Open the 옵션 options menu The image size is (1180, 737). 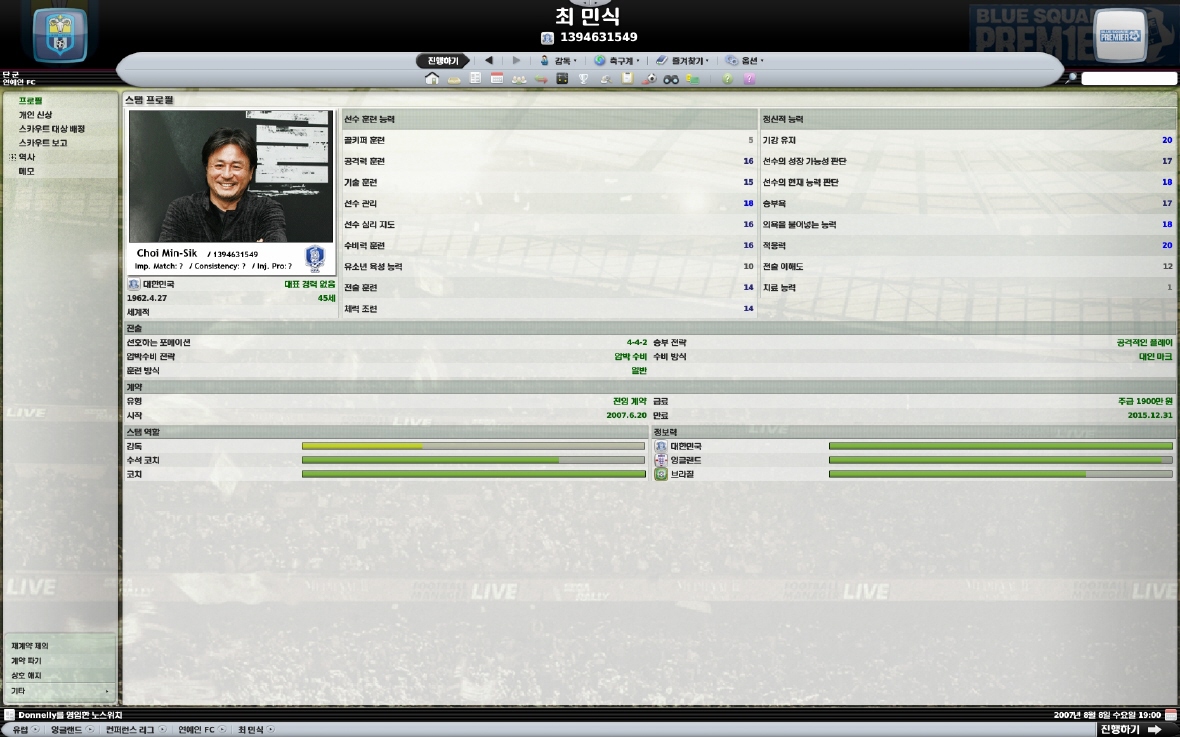point(745,61)
